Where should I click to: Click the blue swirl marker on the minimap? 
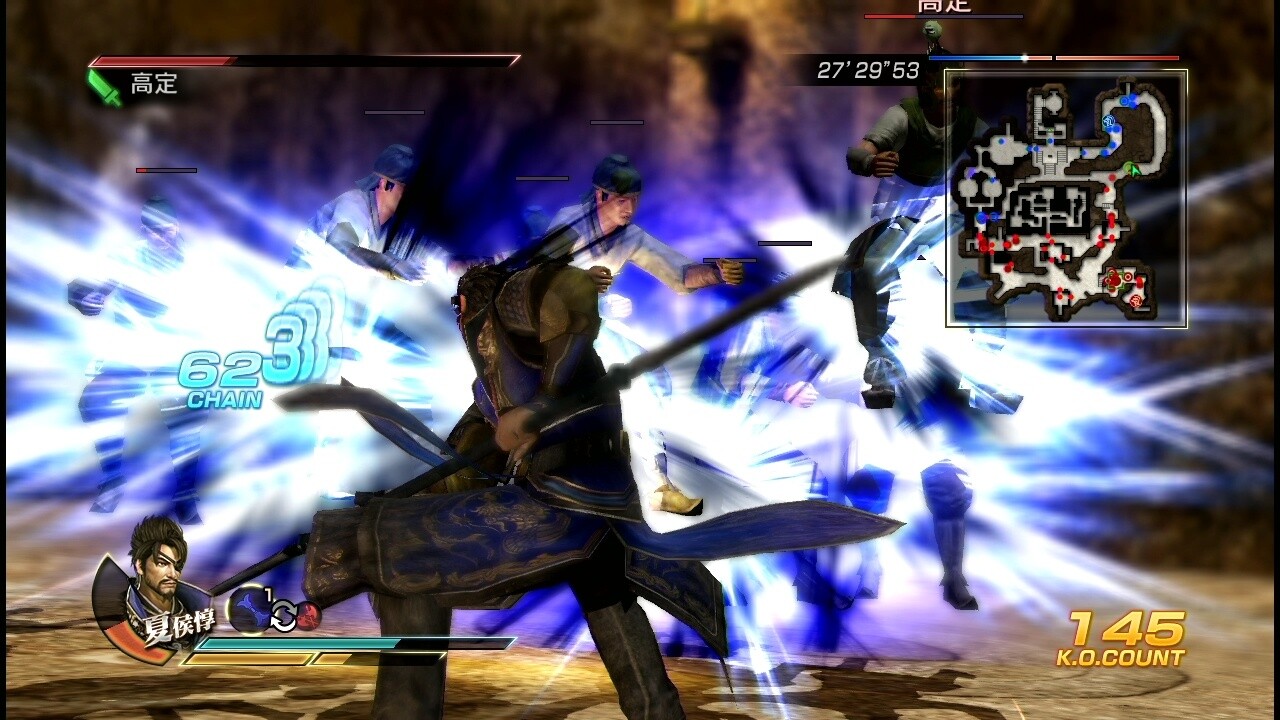[1109, 120]
